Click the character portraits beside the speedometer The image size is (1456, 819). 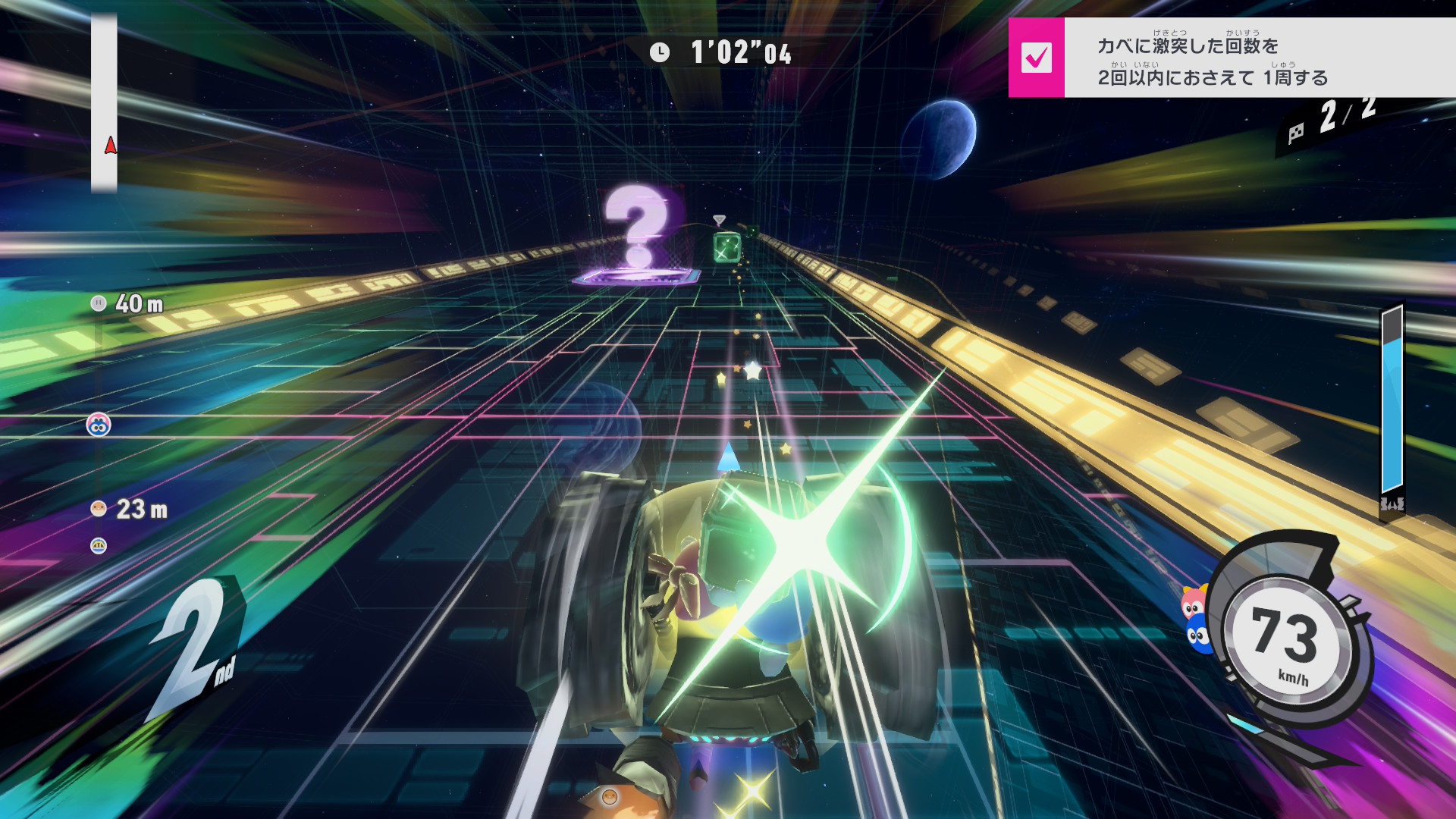1194,619
